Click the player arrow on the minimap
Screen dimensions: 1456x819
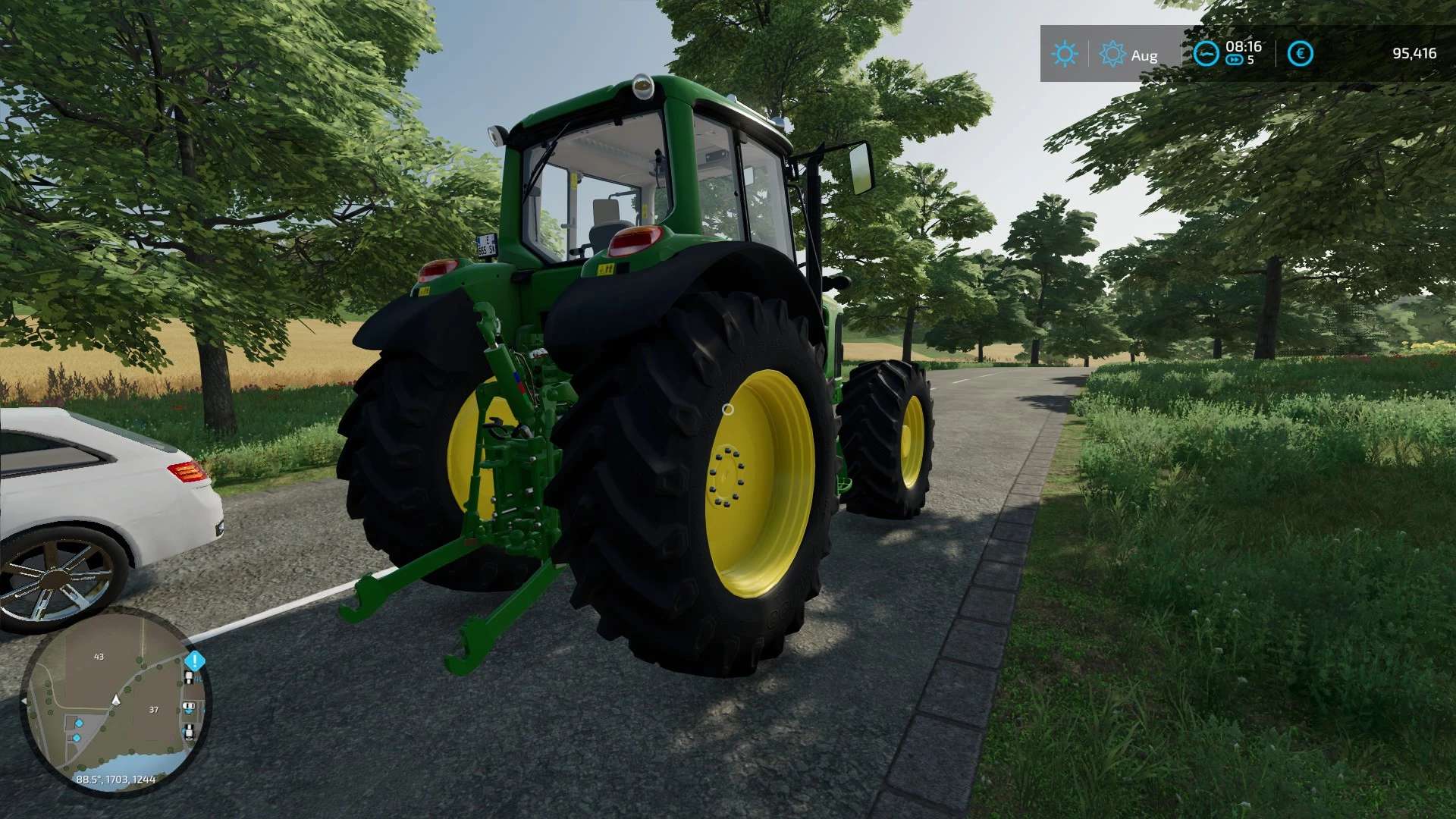pyautogui.click(x=116, y=701)
